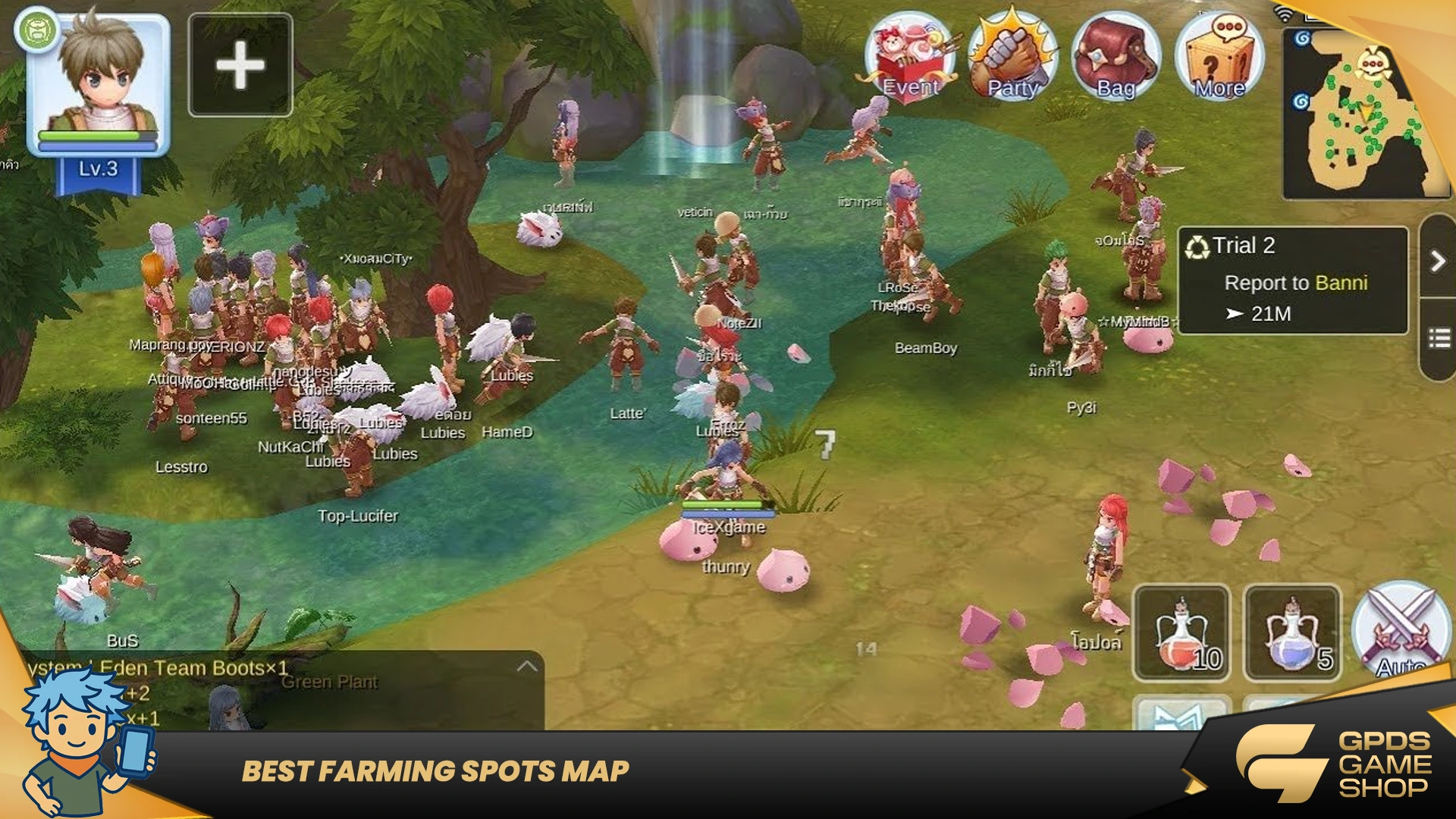
Task: Use the blue potion slot
Action: pos(1292,633)
